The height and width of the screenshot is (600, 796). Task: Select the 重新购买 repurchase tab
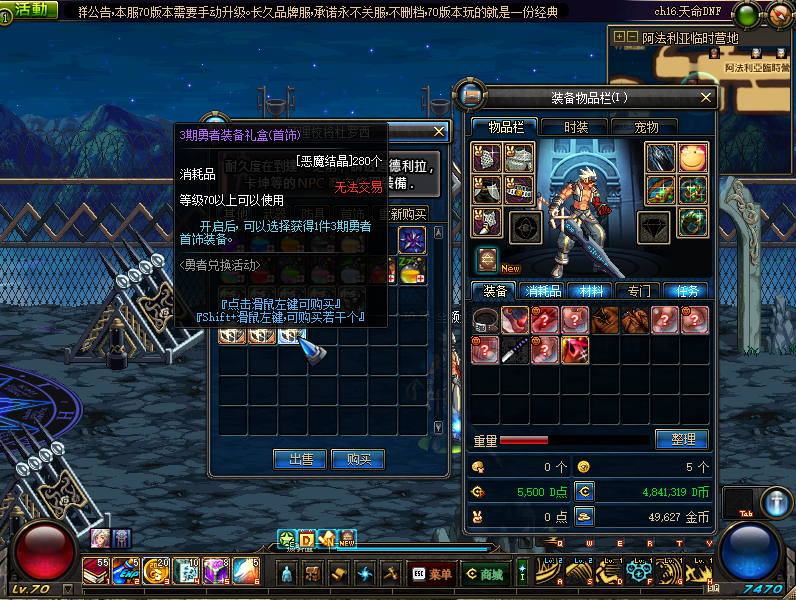click(407, 214)
